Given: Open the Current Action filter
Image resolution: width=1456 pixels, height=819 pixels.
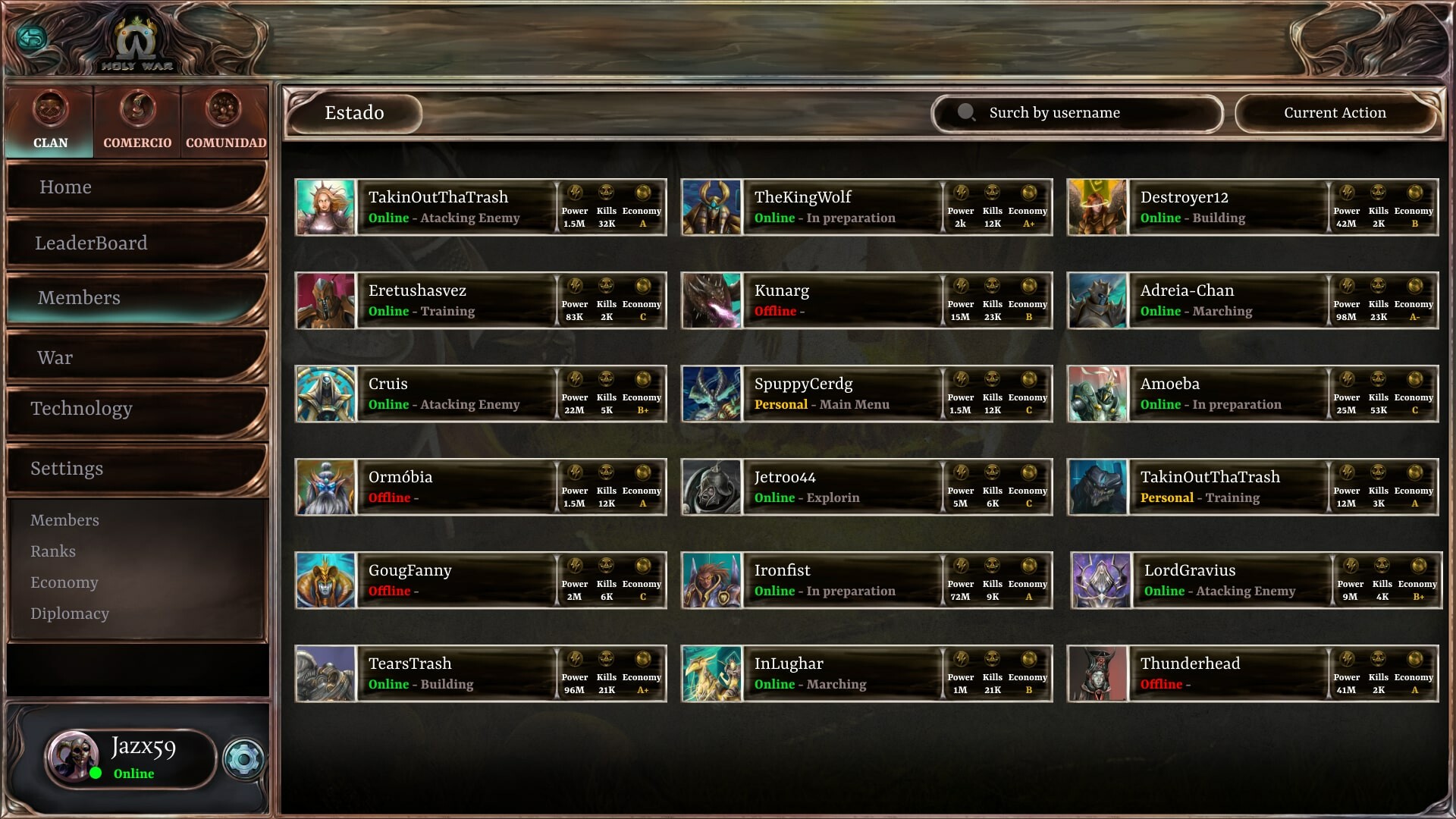Looking at the screenshot, I should [1335, 112].
